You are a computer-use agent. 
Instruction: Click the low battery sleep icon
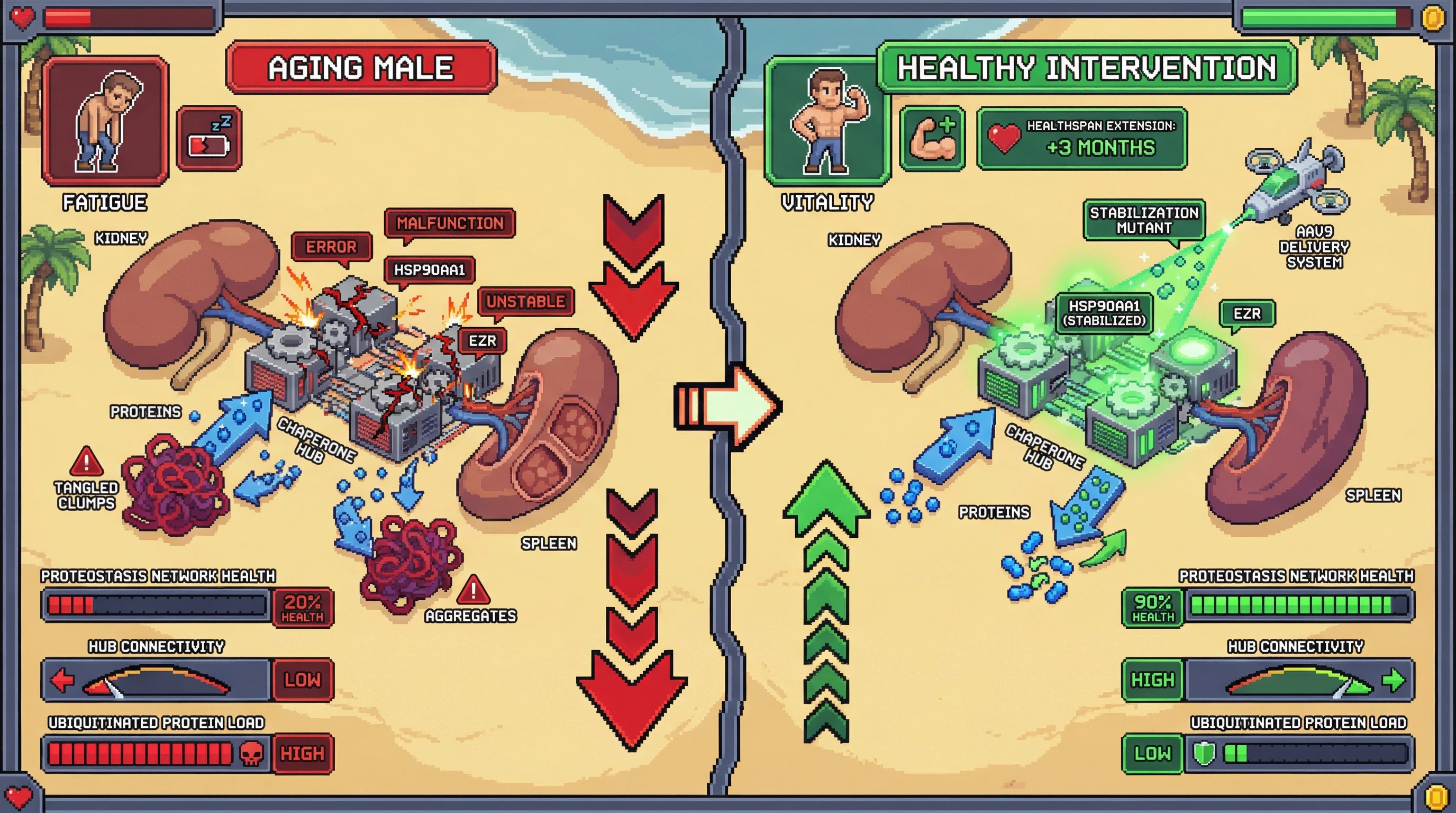[x=209, y=139]
